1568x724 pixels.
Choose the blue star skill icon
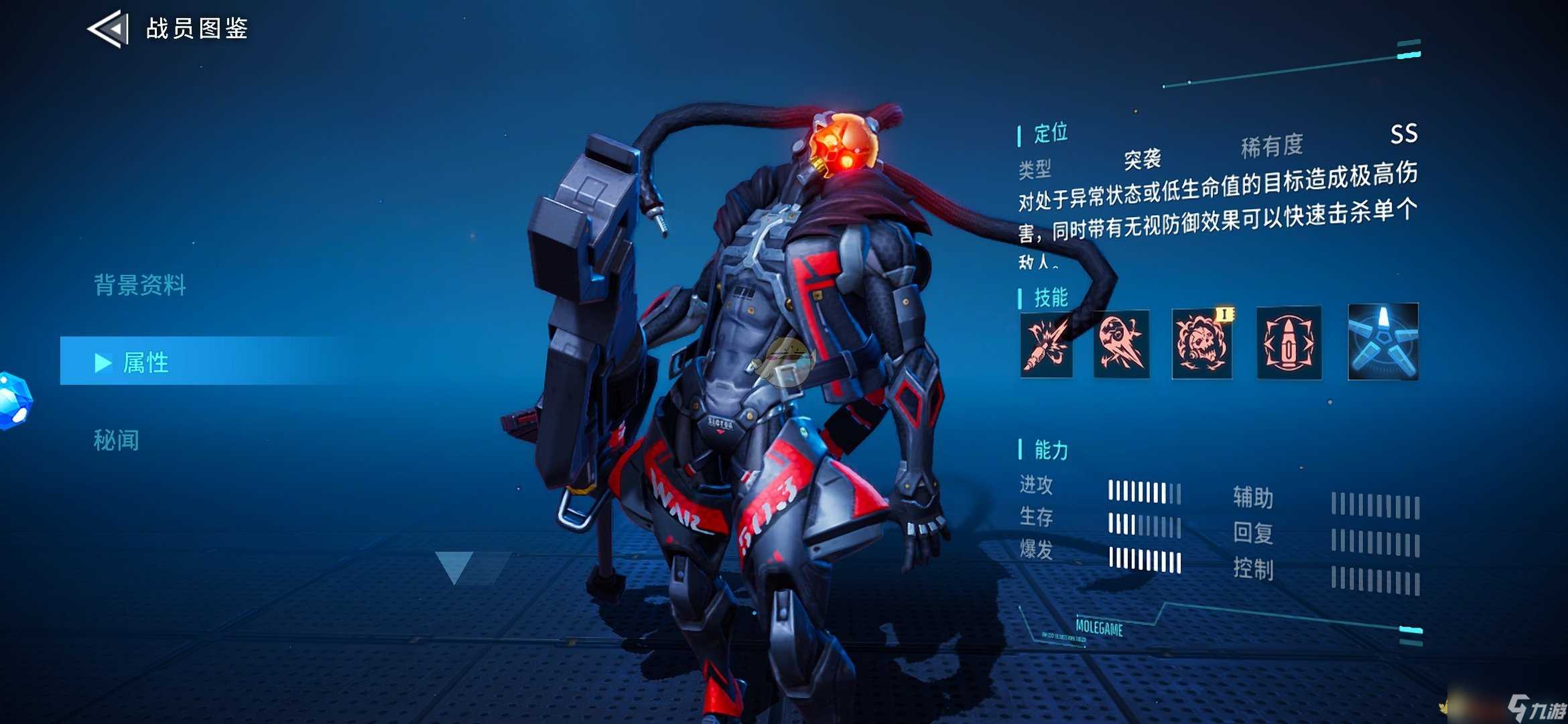click(1383, 341)
